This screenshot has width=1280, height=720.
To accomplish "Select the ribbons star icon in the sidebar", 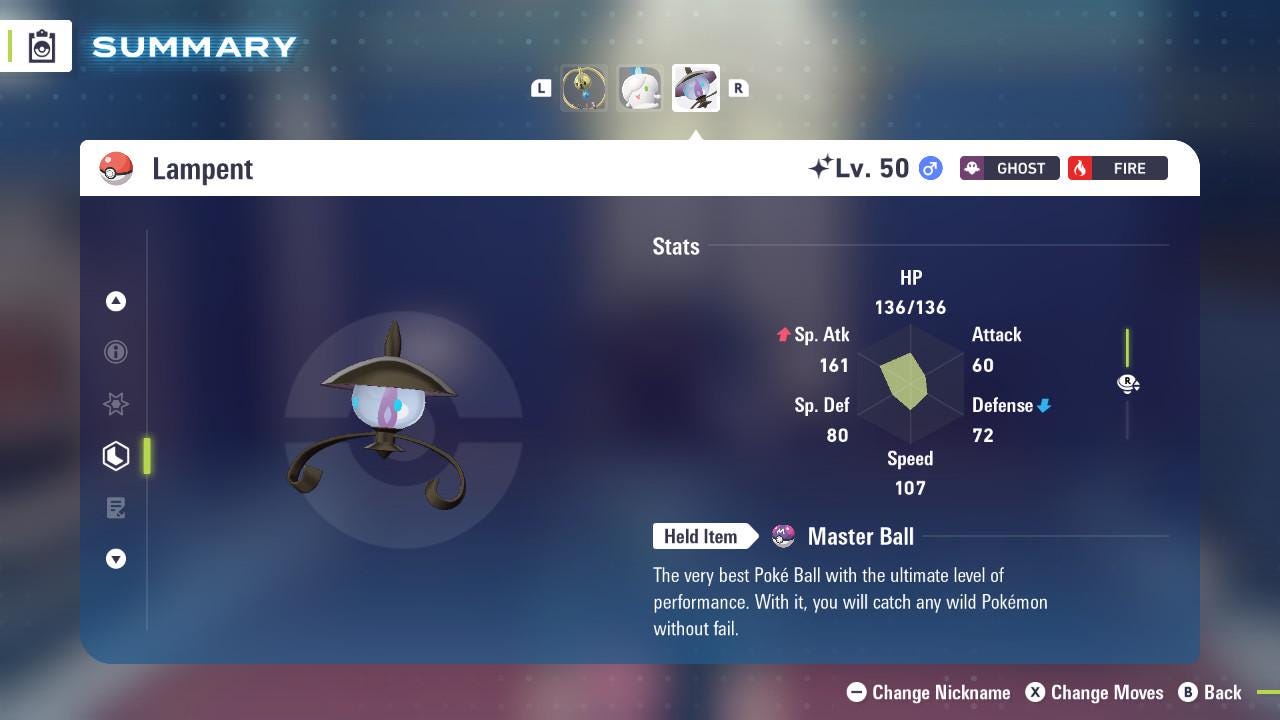I will 116,404.
